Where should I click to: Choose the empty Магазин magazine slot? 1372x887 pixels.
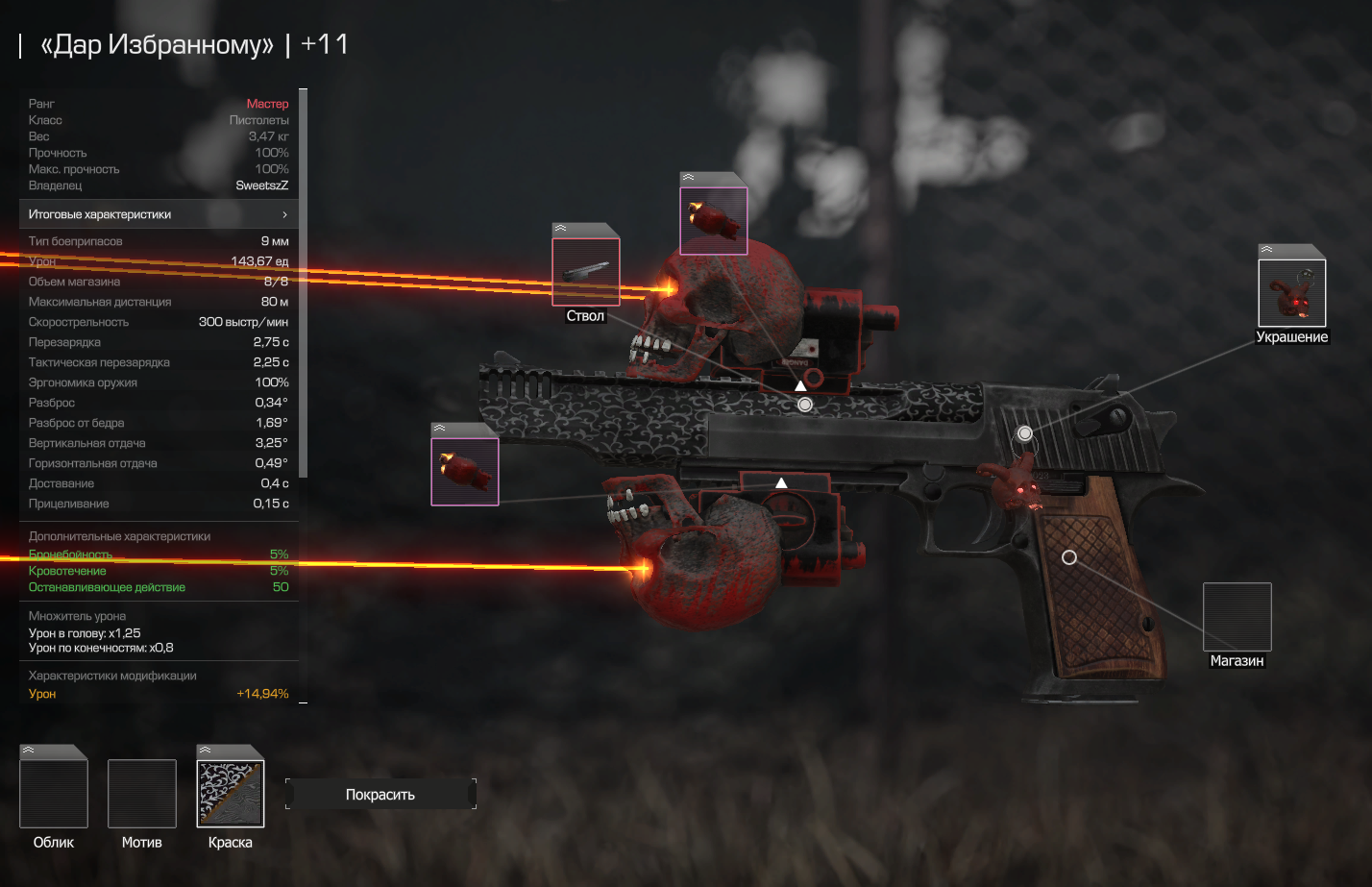pyautogui.click(x=1237, y=617)
